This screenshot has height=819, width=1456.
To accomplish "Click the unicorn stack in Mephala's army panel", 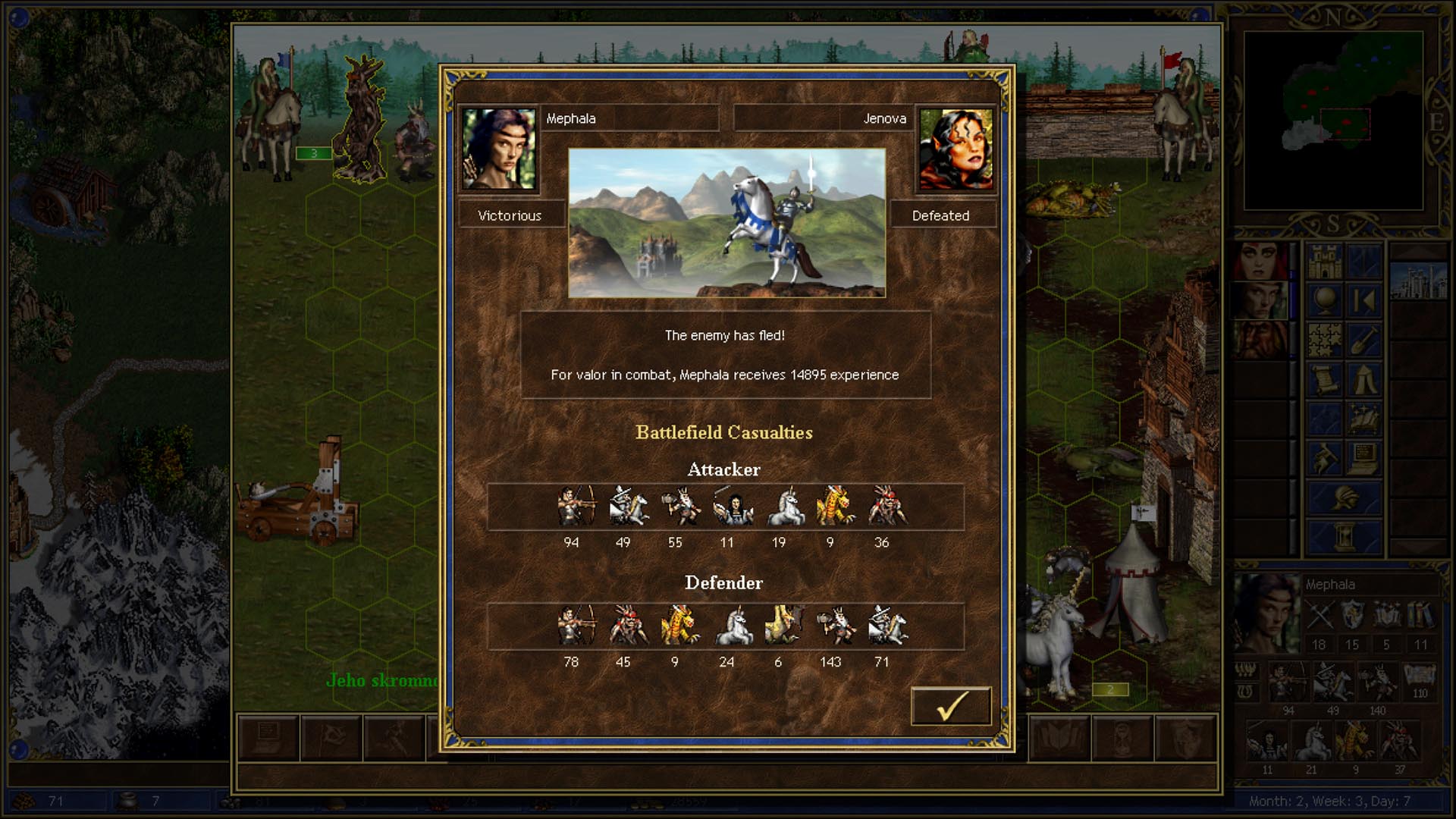I will click(1312, 743).
